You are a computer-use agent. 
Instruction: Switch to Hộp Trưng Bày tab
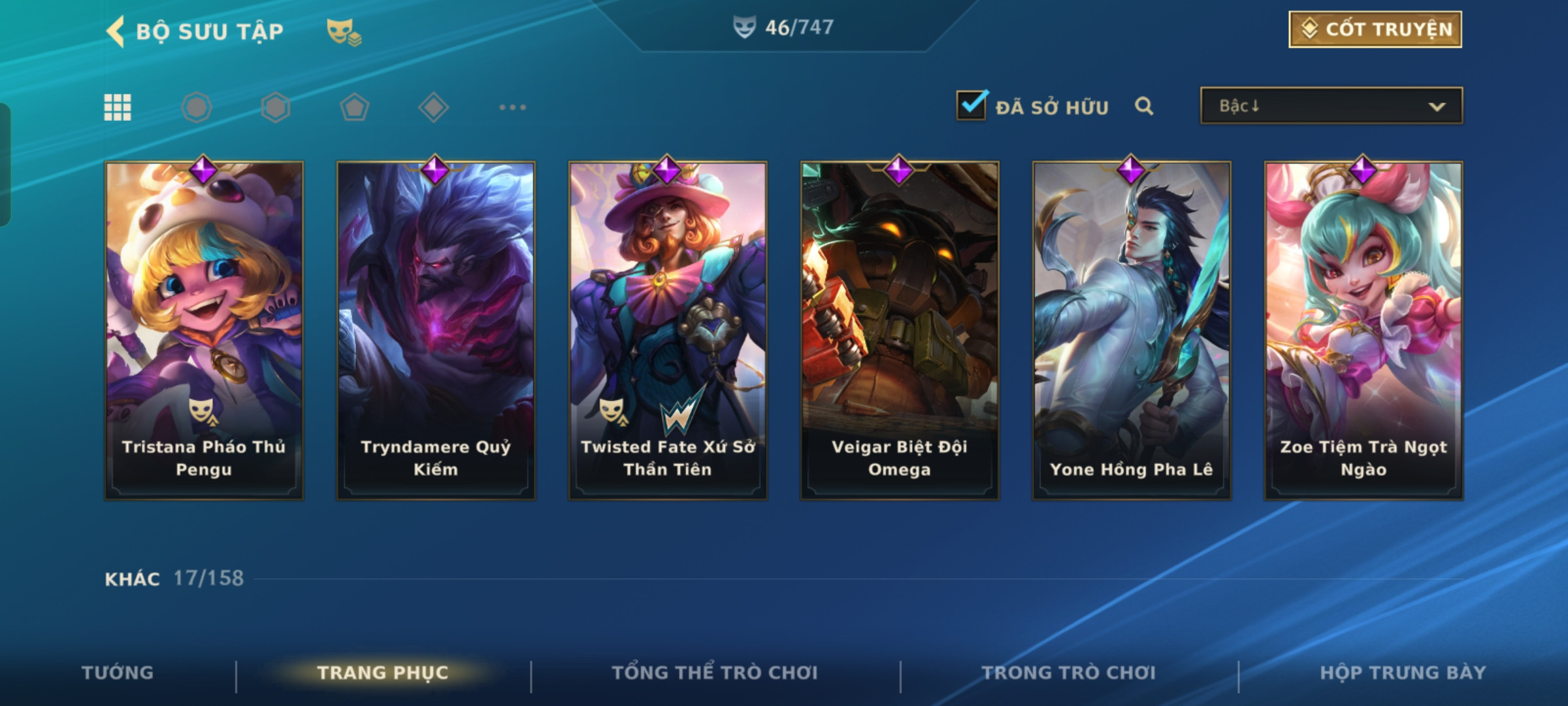[1403, 673]
